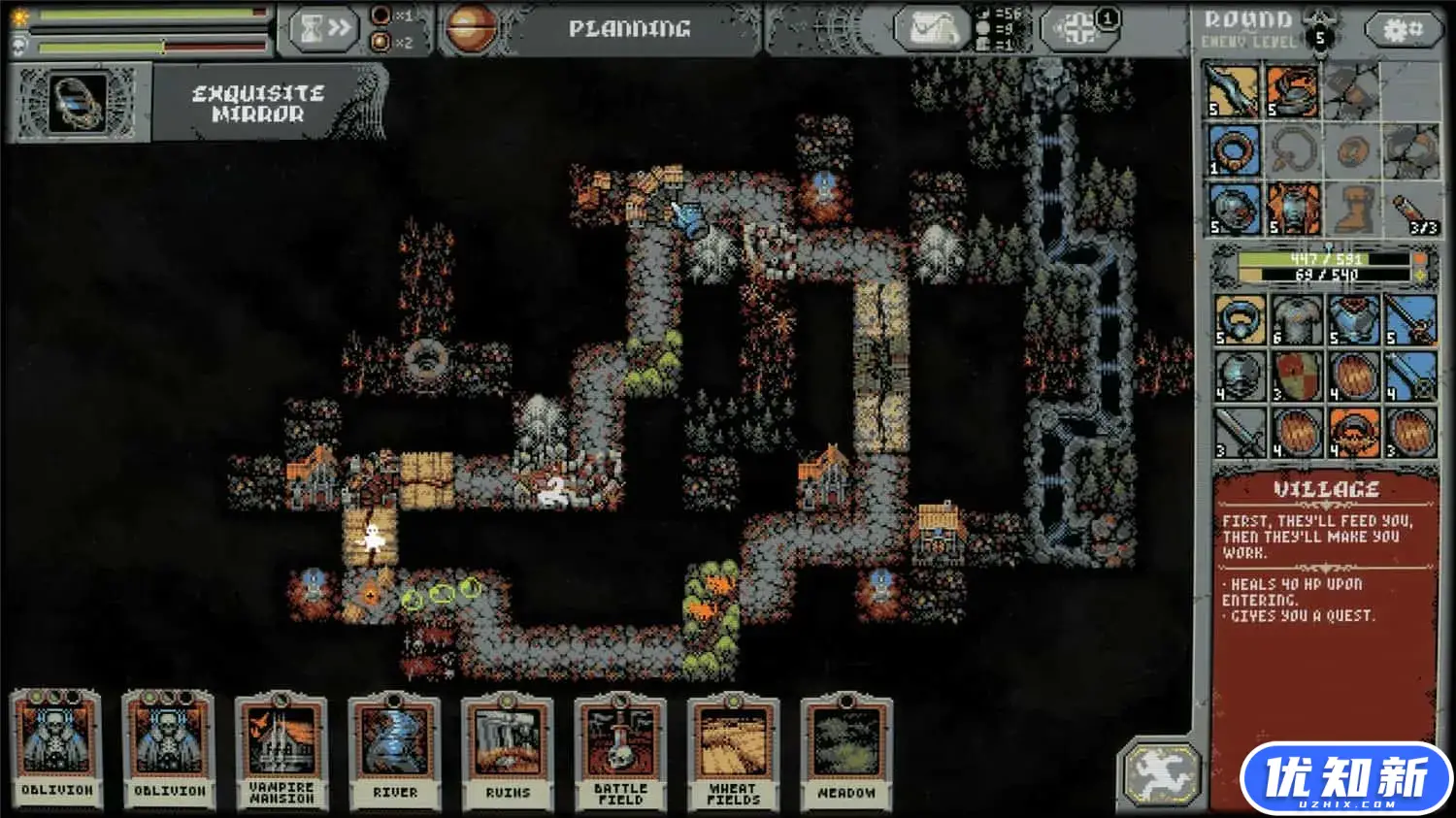Pick the red-and-green checkered shield item
The height and width of the screenshot is (818, 1456).
1297,376
